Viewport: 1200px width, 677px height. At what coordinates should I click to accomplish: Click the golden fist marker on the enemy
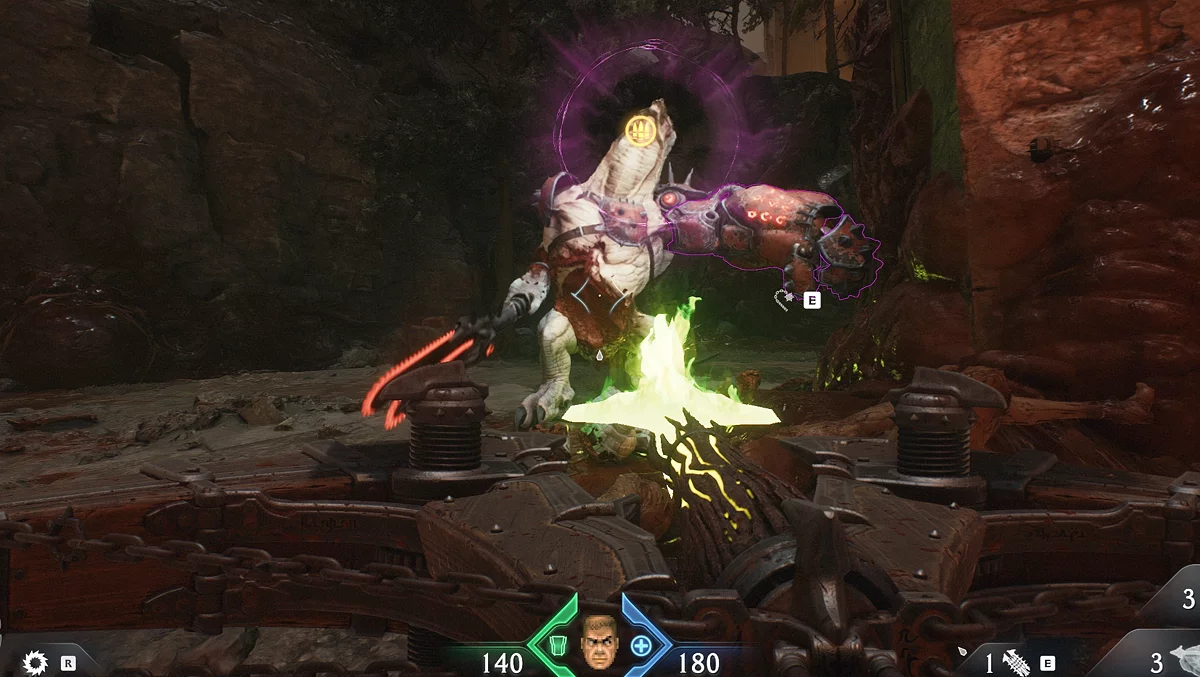pyautogui.click(x=640, y=128)
